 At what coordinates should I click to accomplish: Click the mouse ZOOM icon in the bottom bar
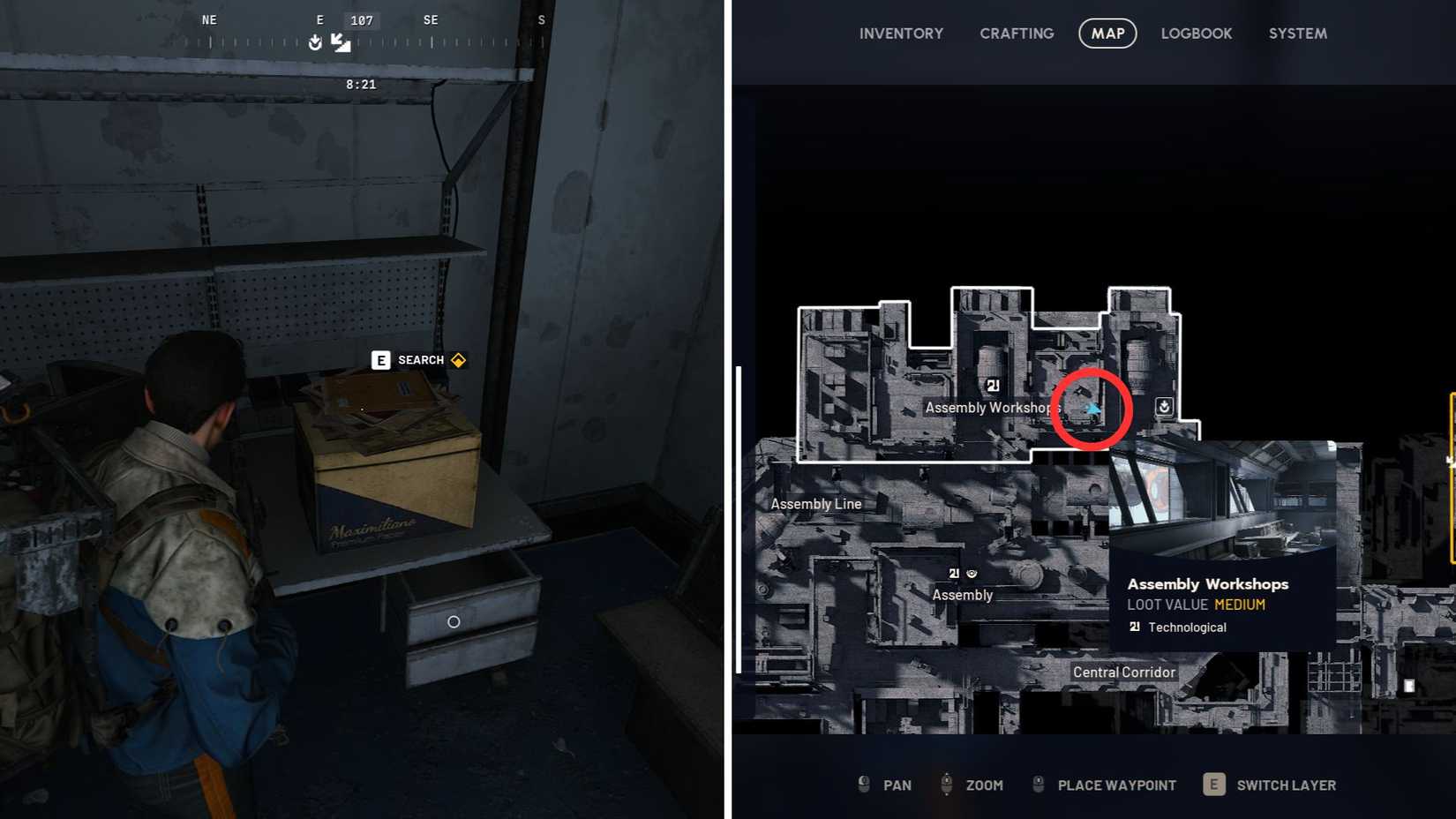coord(947,785)
